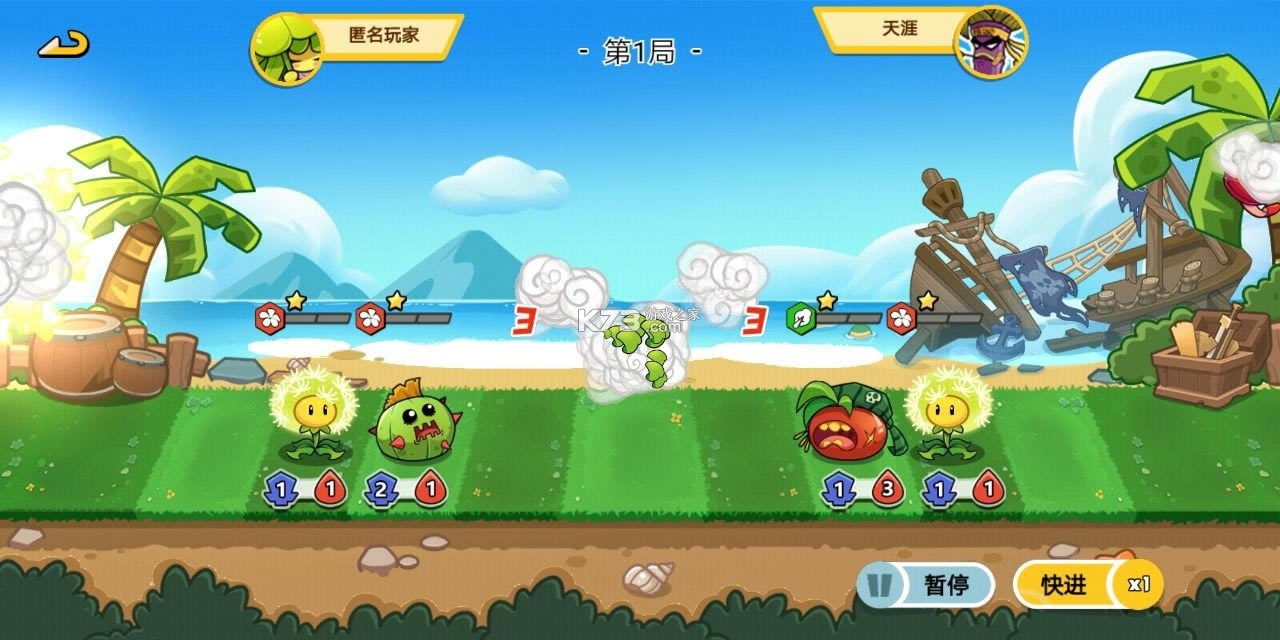1280x640 pixels.
Task: Click the yellow back arrow button
Action: 64,44
